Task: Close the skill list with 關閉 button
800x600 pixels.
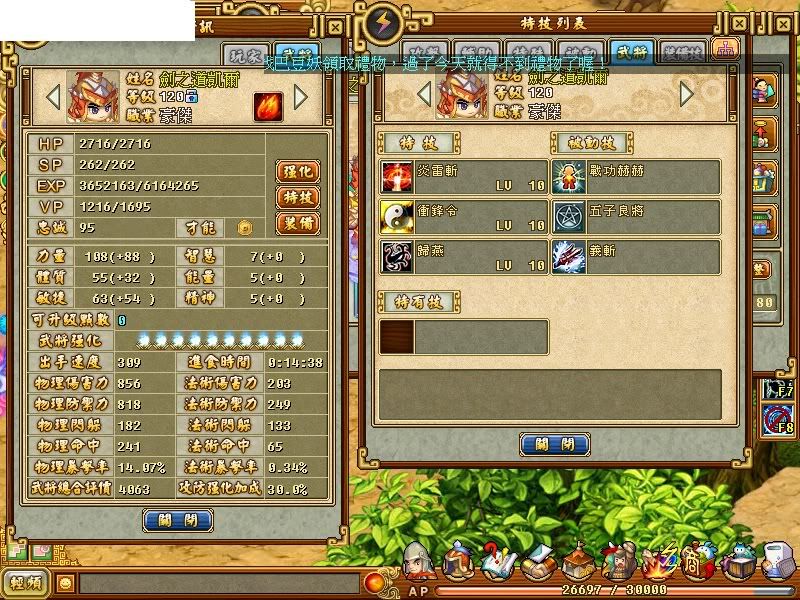Action: 555,444
